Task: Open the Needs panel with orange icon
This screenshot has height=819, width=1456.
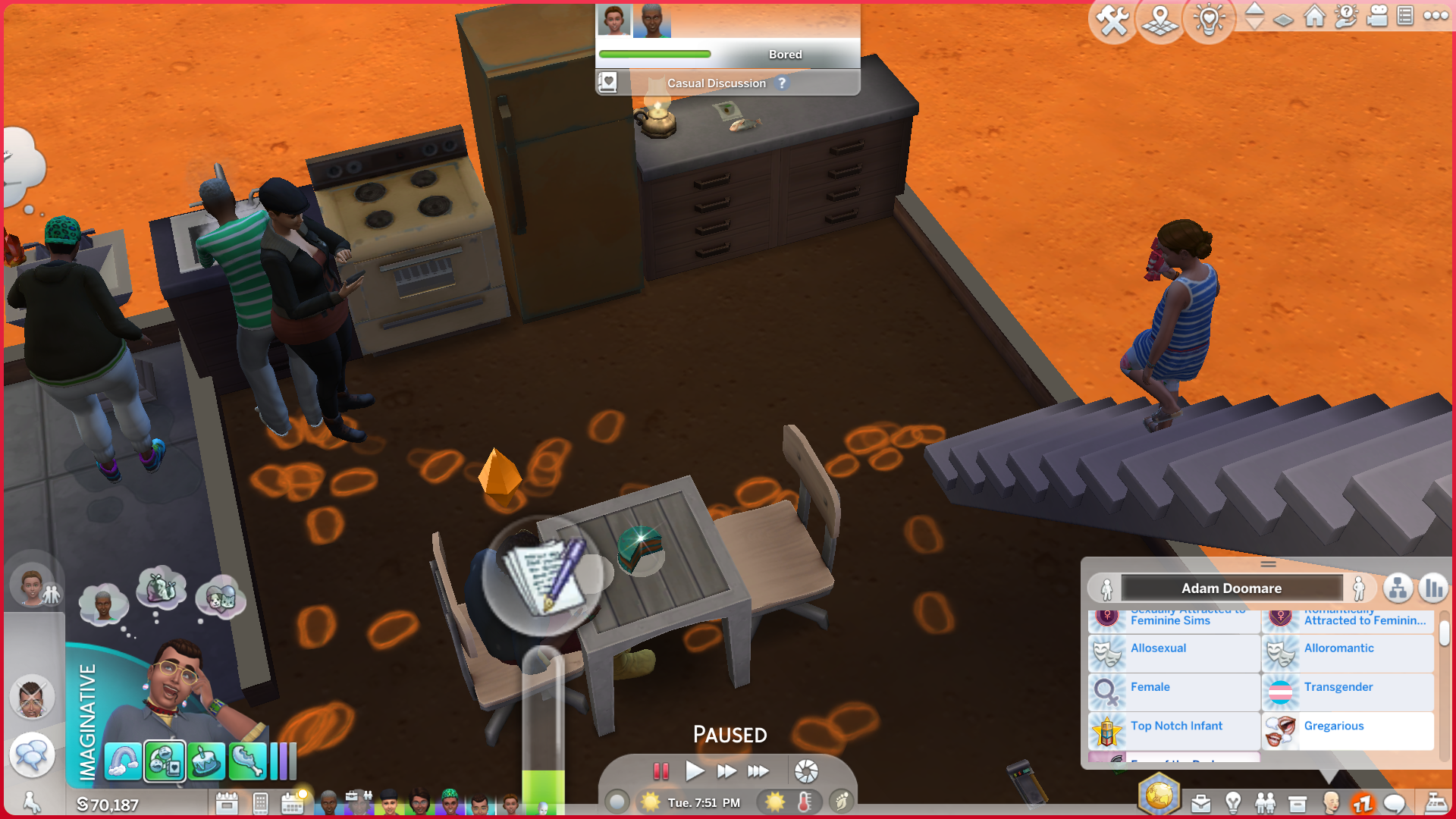Action: coord(1363,802)
